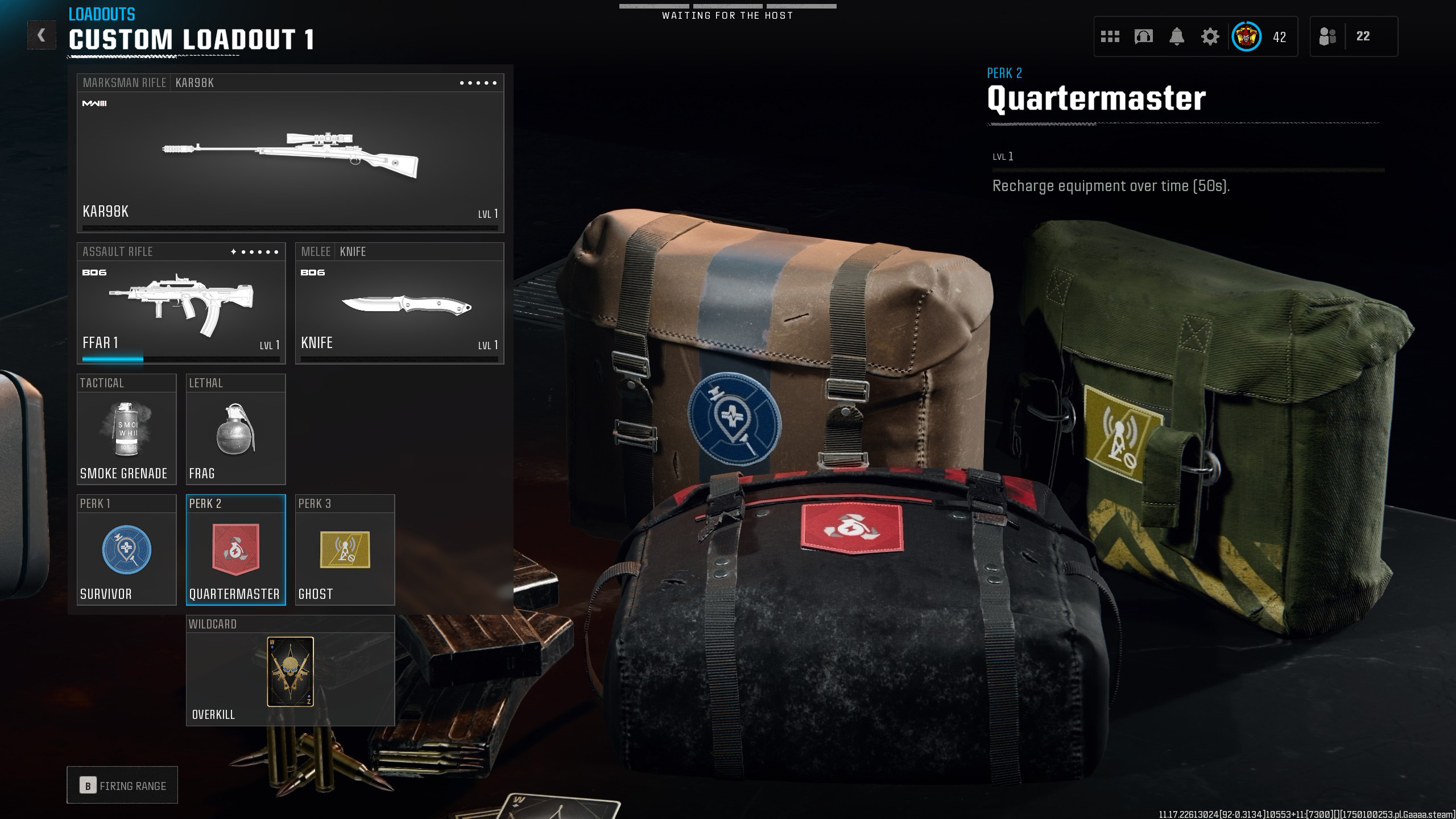The width and height of the screenshot is (1456, 819).
Task: Open the Overkill wildcard slot
Action: [290, 671]
